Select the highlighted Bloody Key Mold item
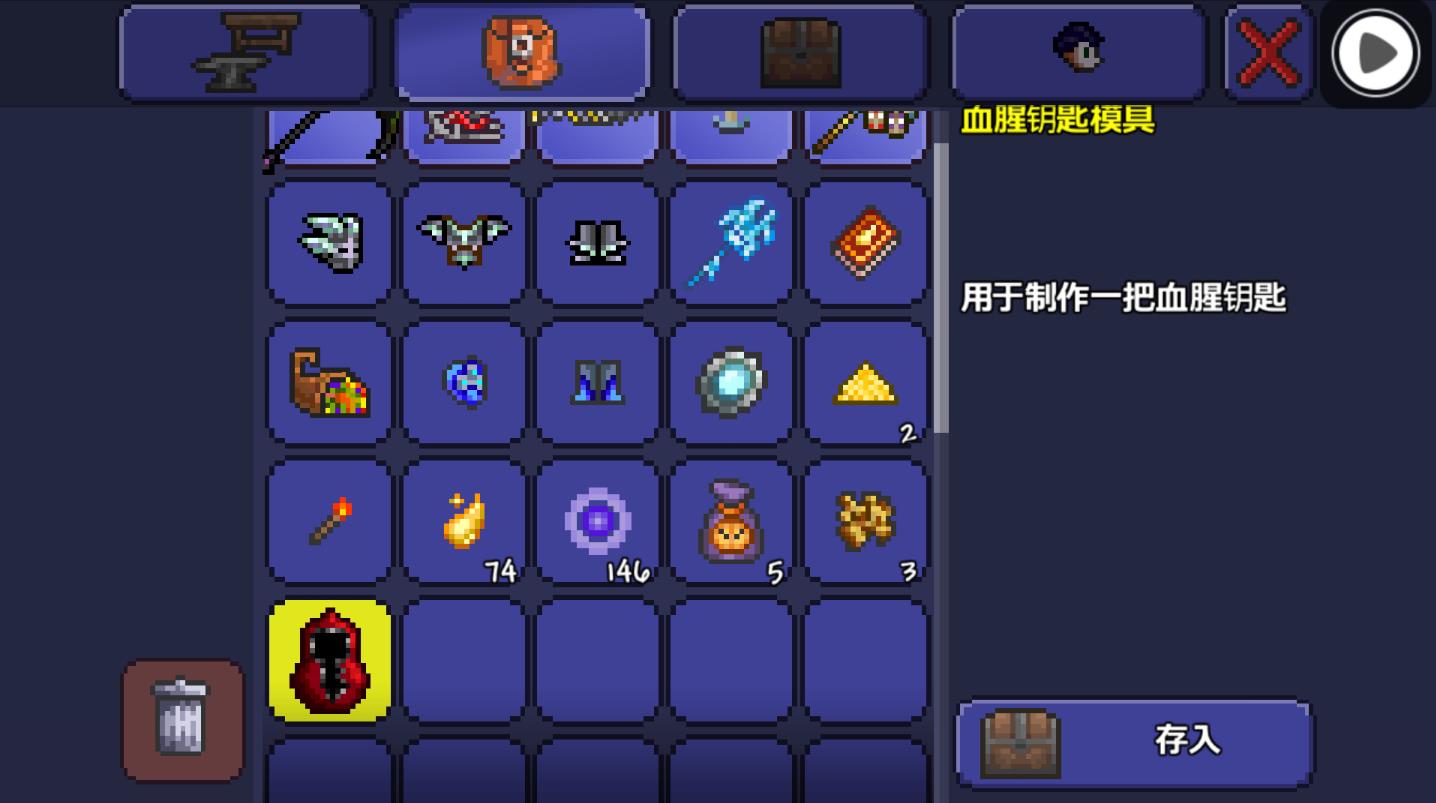Screen dimensions: 1436x803 pyautogui.click(x=330, y=662)
